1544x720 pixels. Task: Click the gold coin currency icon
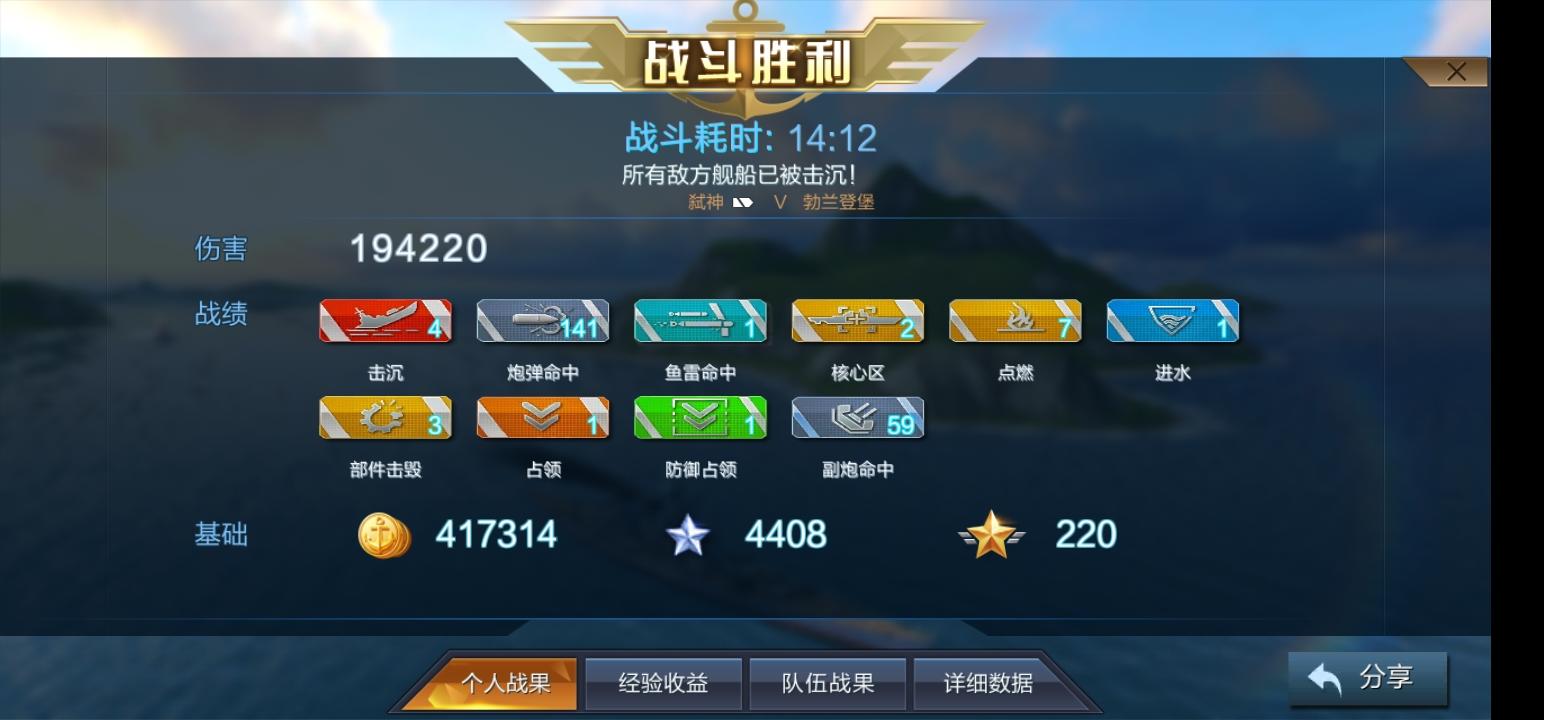click(383, 535)
